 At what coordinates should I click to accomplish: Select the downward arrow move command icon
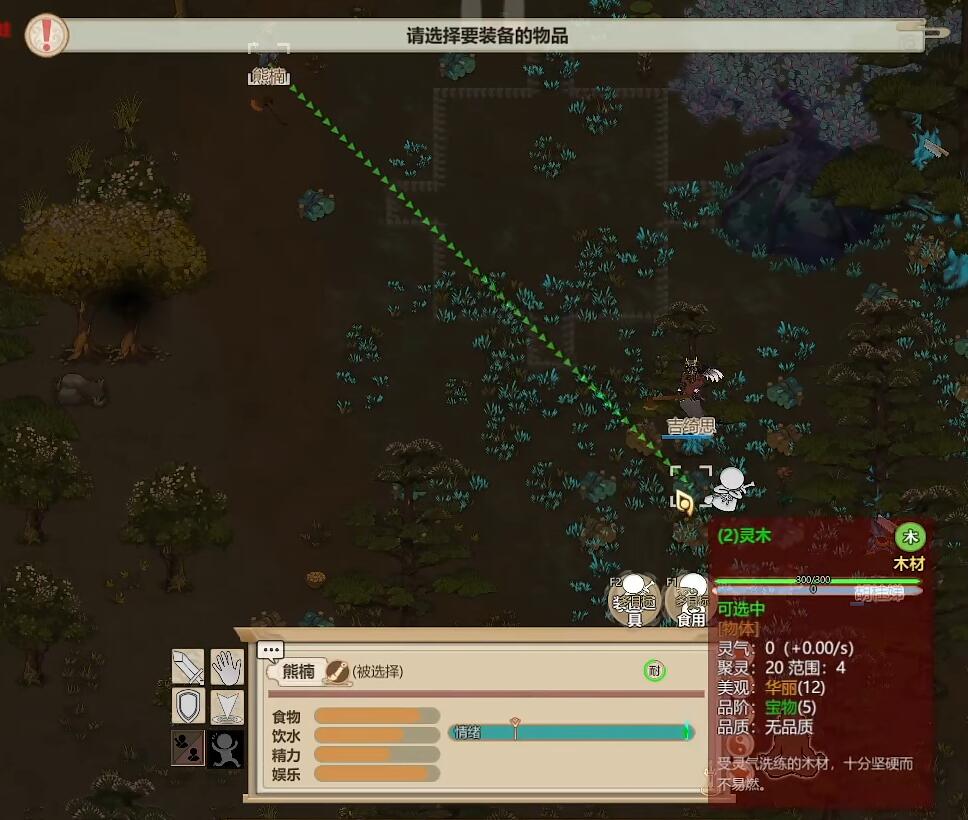(x=227, y=706)
